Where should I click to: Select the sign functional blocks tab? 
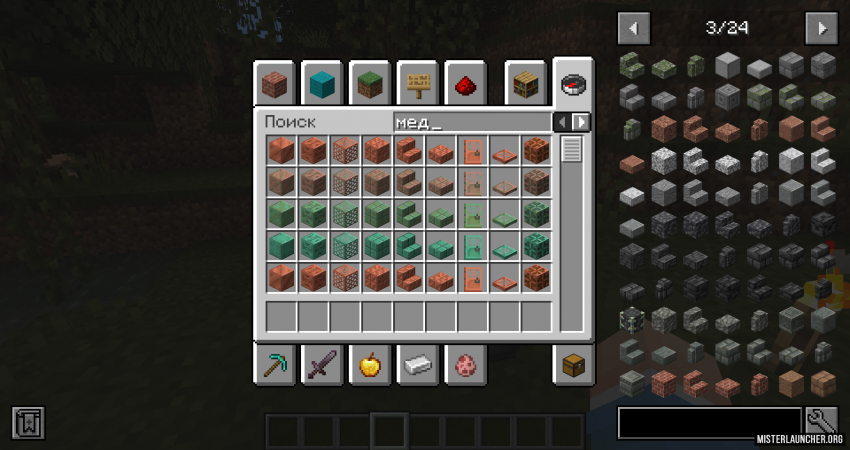(x=417, y=84)
